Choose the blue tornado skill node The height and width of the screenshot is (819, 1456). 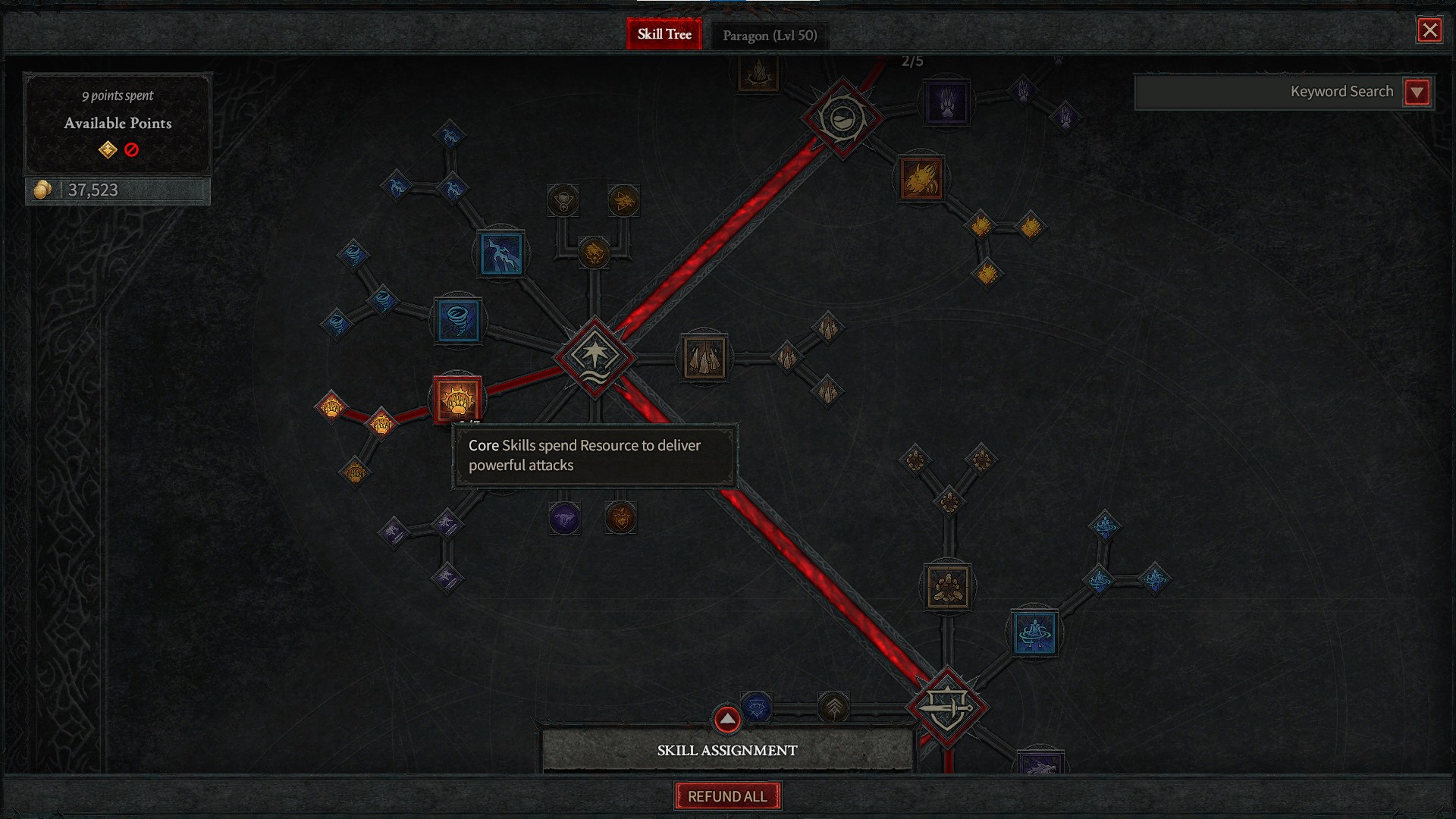click(x=458, y=320)
